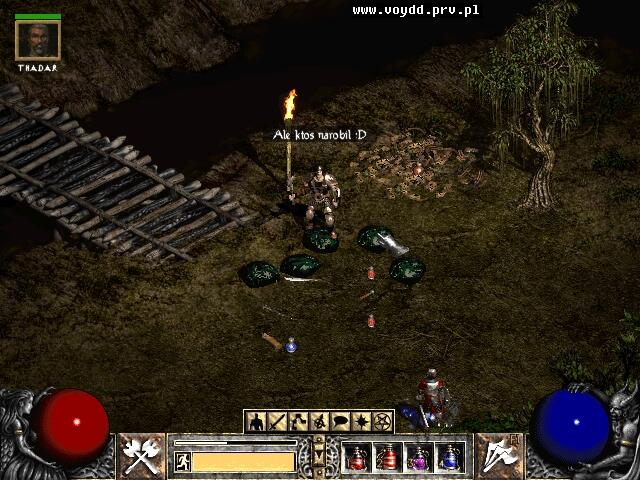The height and width of the screenshot is (480, 640).
Task: Open the quest log star button
Action: click(361, 421)
